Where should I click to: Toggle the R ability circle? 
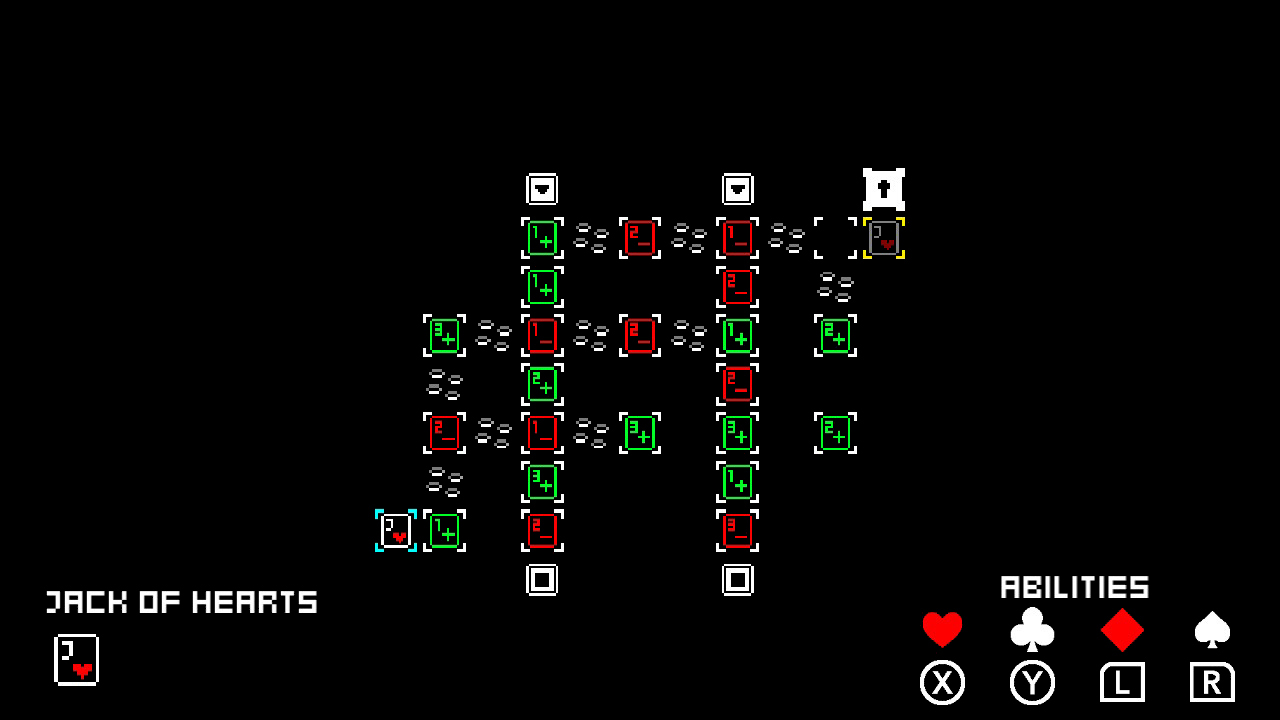click(1212, 682)
